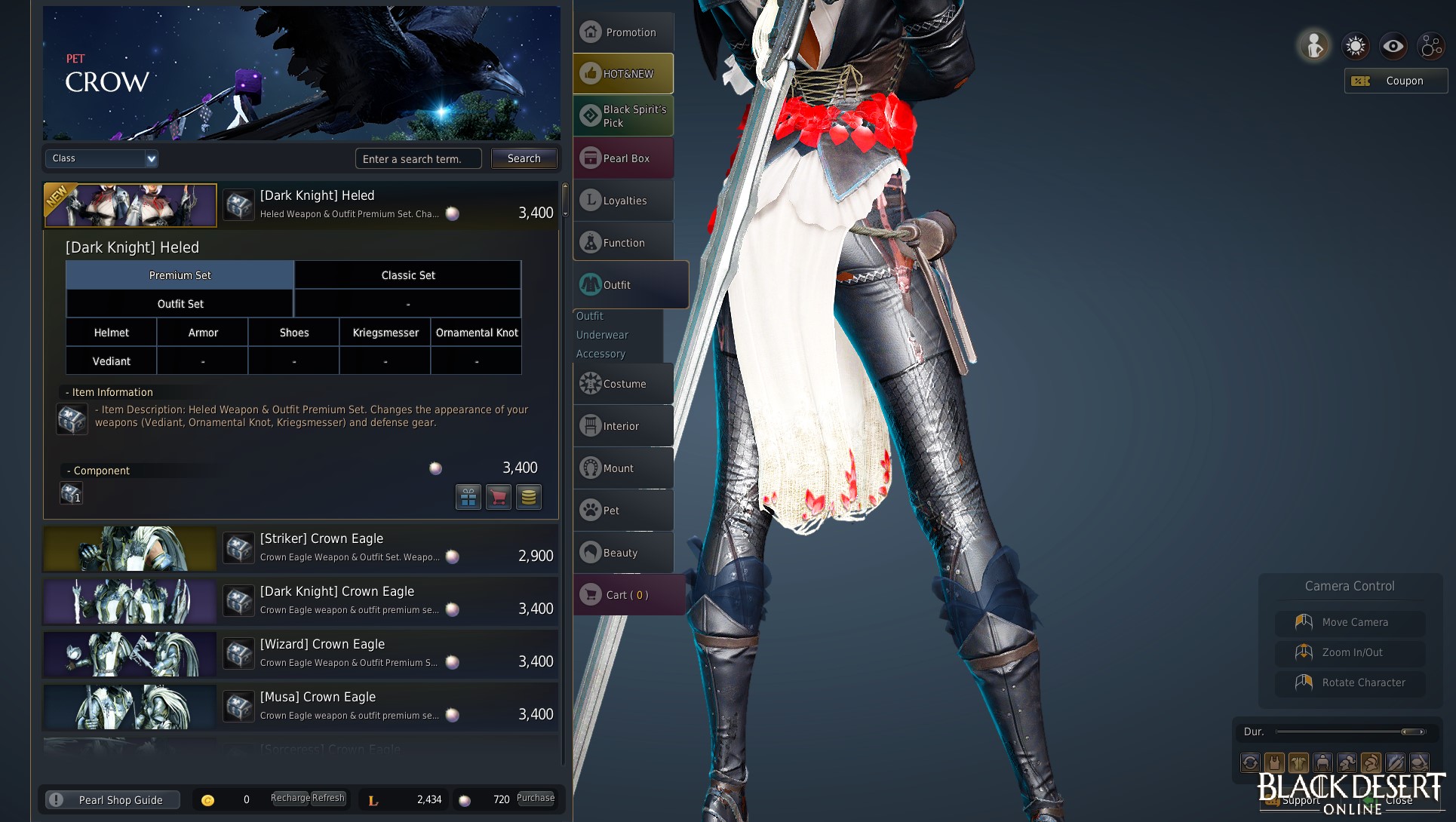Switch to the HOT&NEW category
The height and width of the screenshot is (822, 1456).
click(x=623, y=74)
